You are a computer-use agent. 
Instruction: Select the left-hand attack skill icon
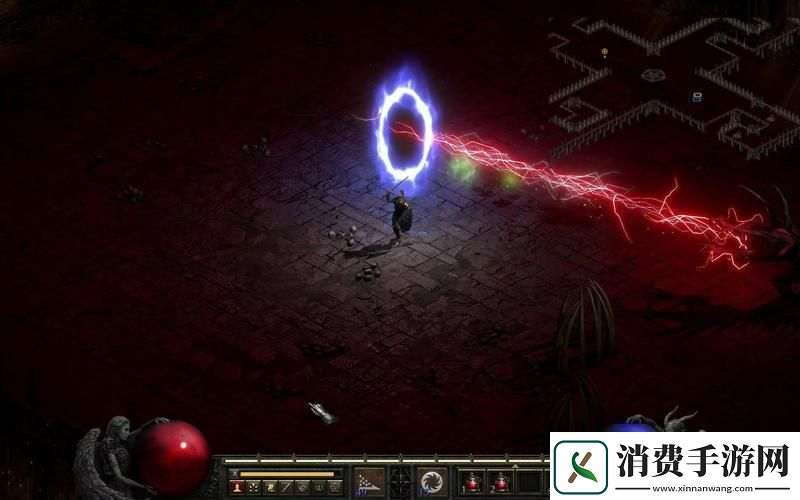(x=370, y=482)
